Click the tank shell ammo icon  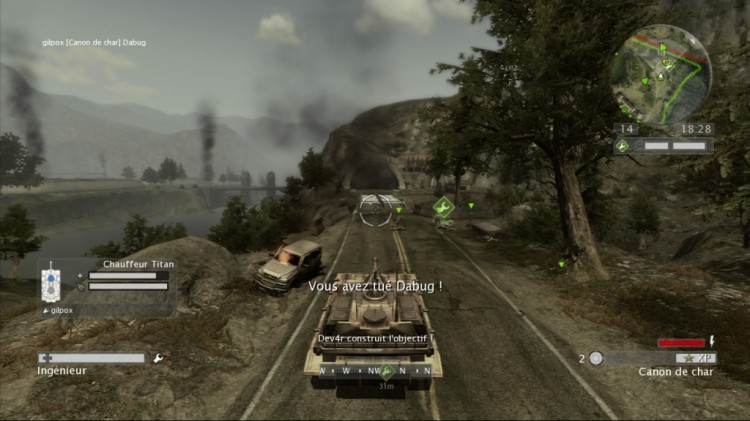click(x=596, y=358)
